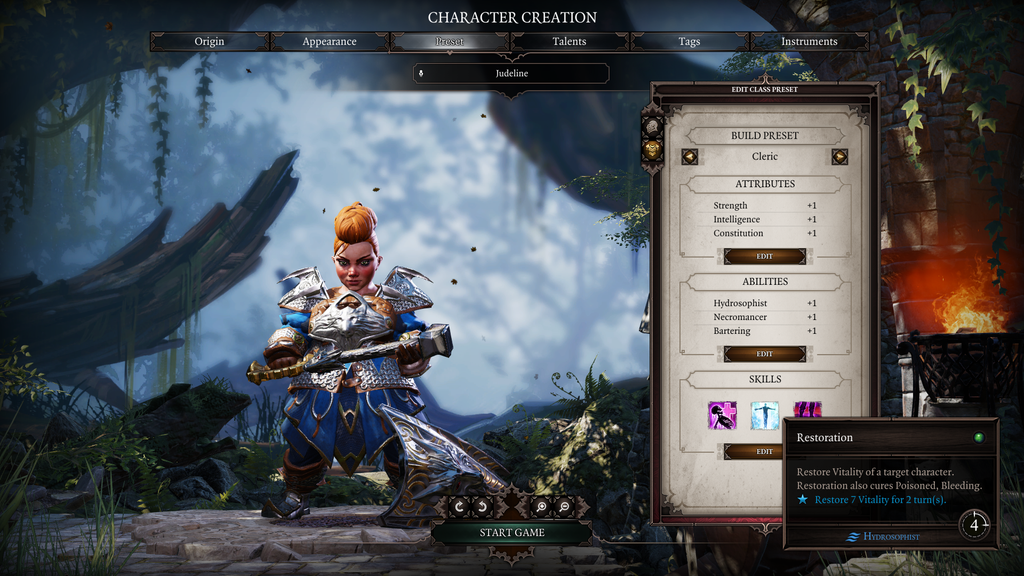The height and width of the screenshot is (576, 1024).
Task: Switch to the Origin tab
Action: [210, 41]
